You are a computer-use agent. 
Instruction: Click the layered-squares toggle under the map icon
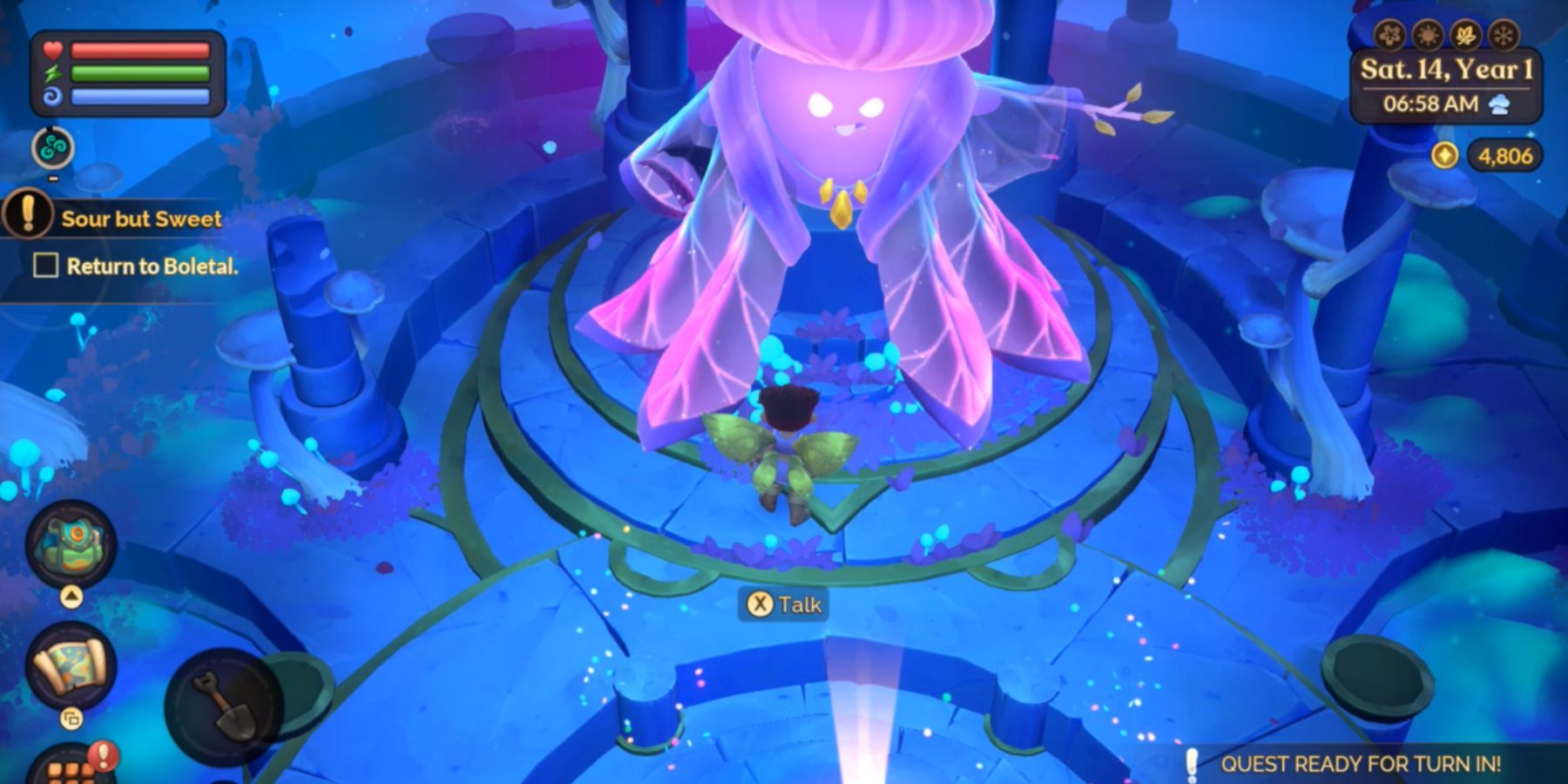tap(72, 718)
